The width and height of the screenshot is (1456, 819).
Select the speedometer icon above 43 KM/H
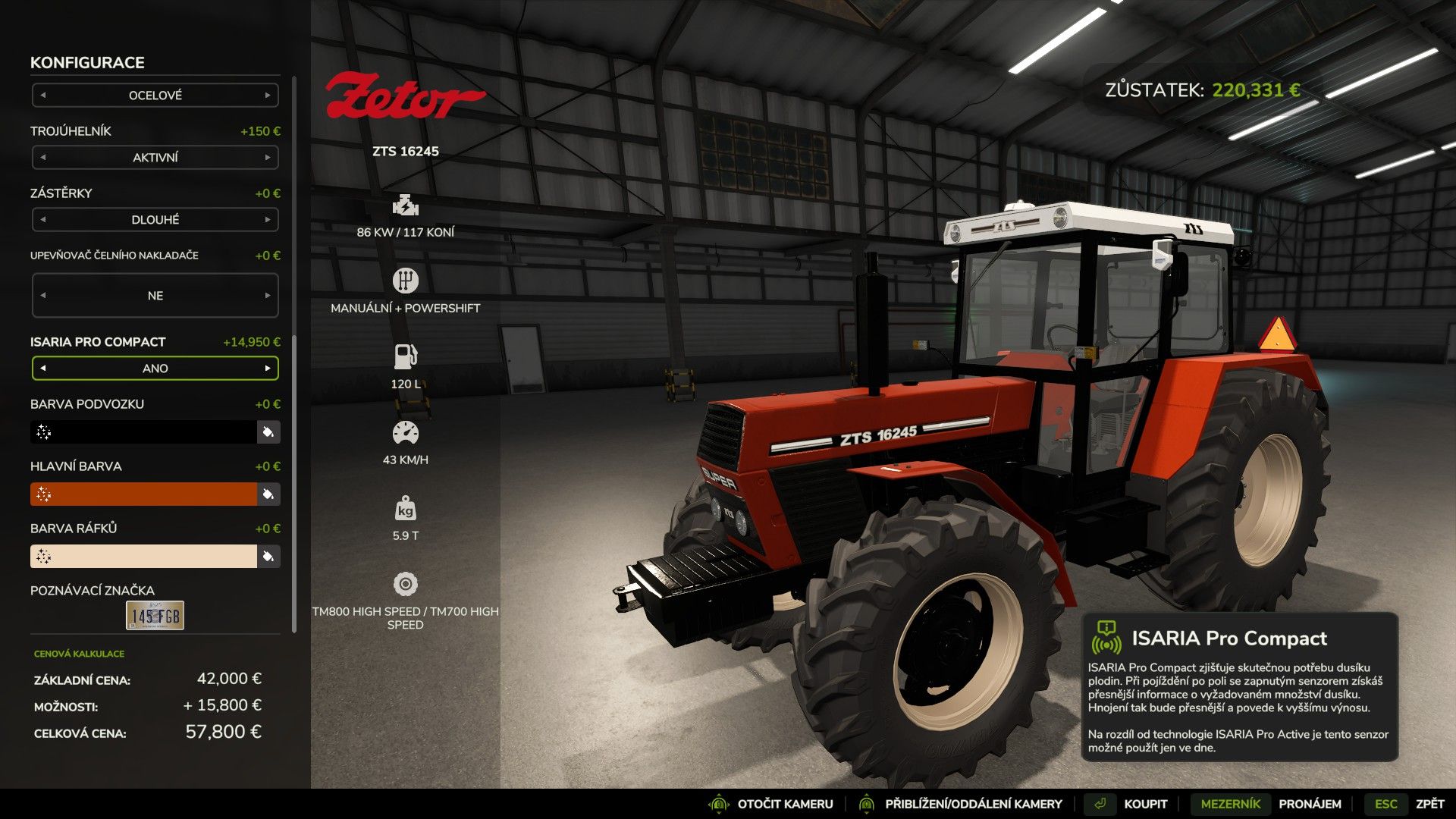tap(406, 431)
